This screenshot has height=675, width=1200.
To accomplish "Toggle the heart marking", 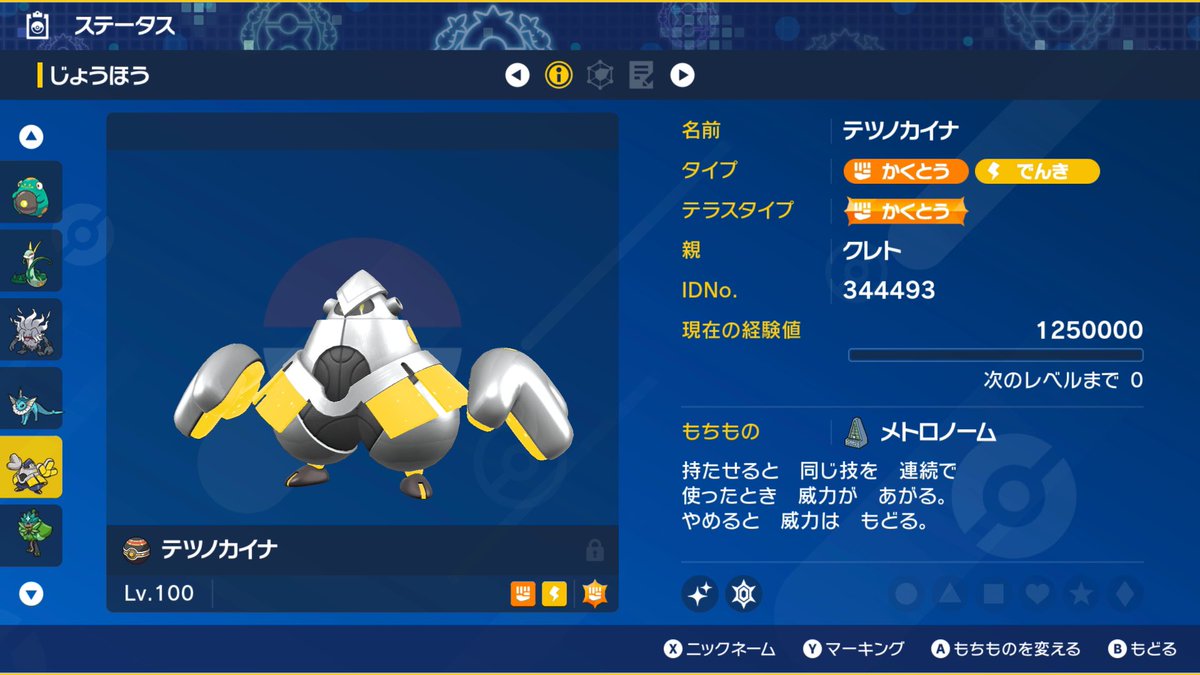I will coord(1038,594).
